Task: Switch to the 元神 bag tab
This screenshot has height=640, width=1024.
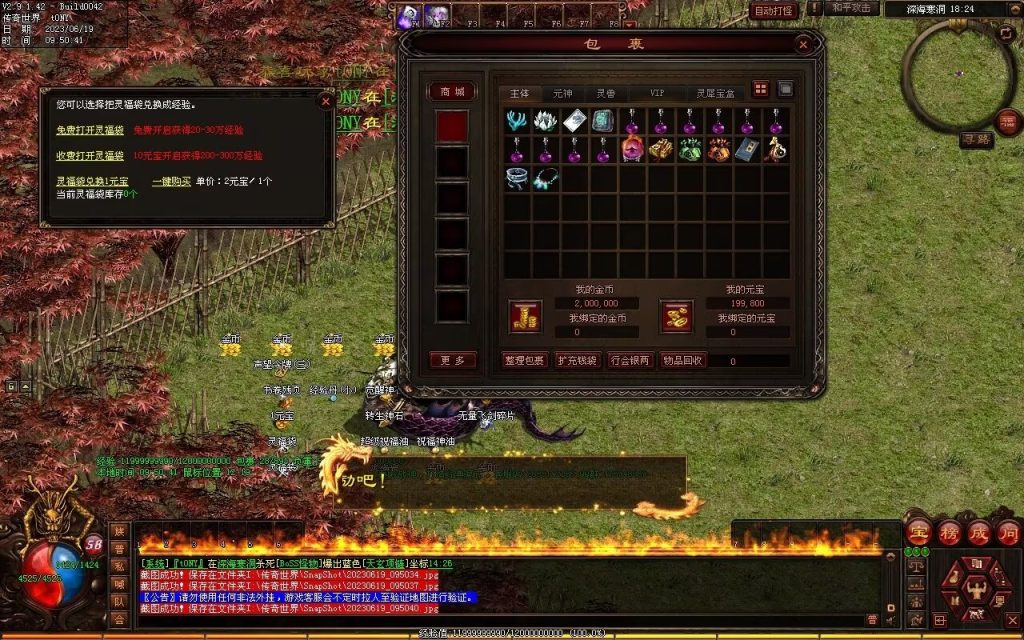Action: pyautogui.click(x=563, y=92)
